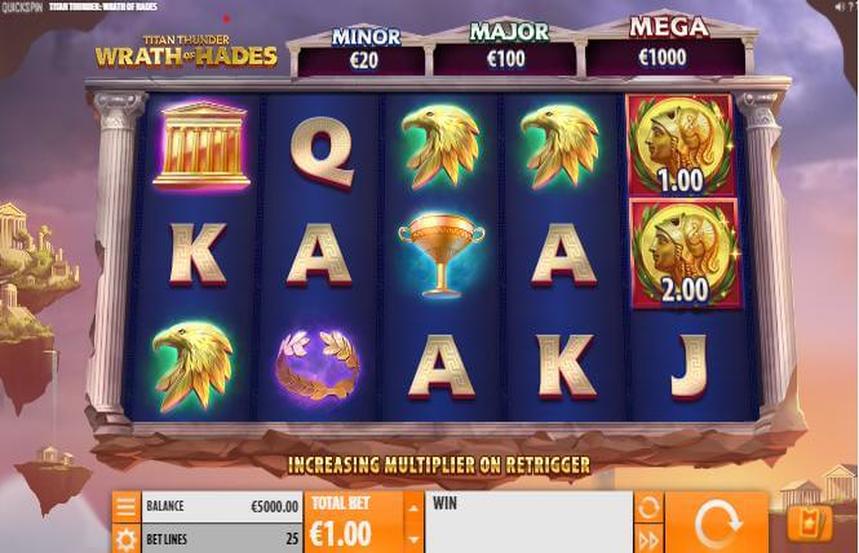The height and width of the screenshot is (553, 859).
Task: Open the gear settings
Action: [126, 539]
